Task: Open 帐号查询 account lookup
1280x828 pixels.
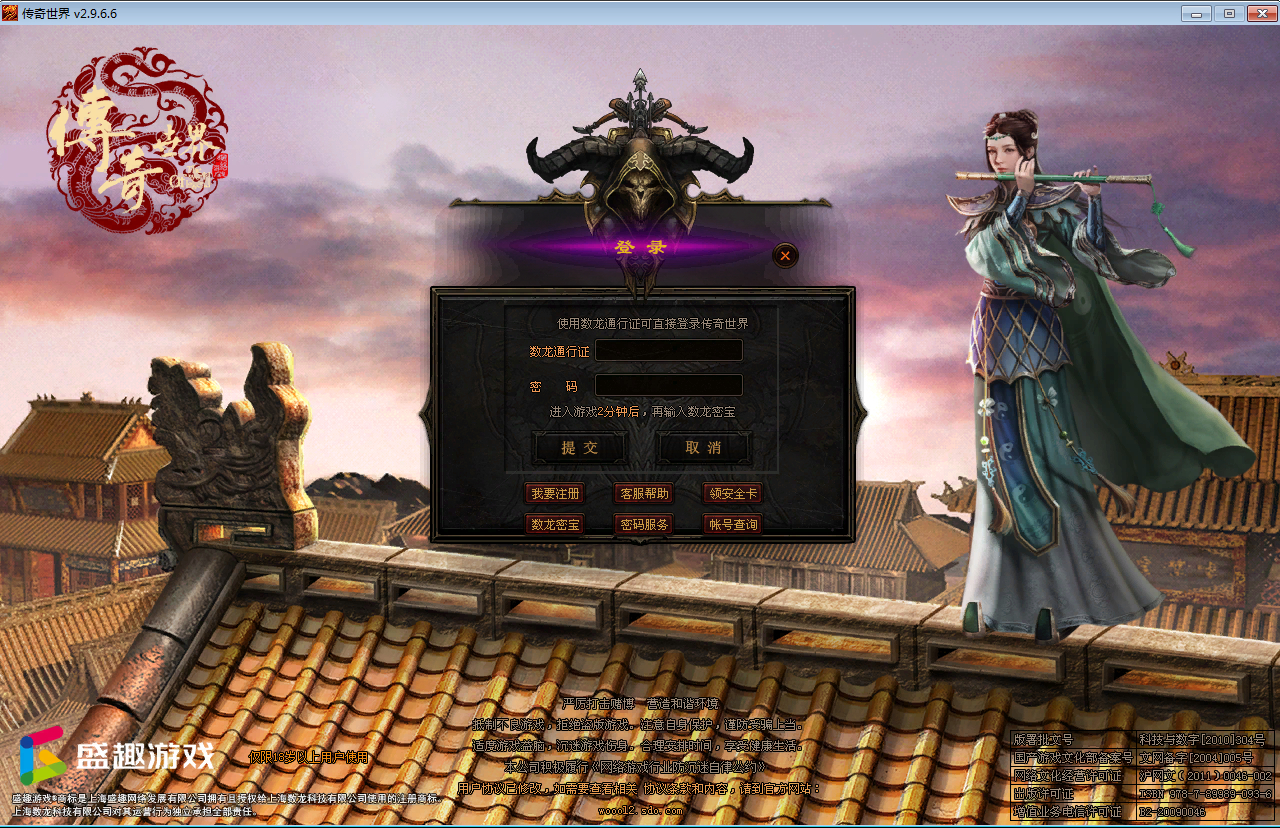Action: [732, 524]
